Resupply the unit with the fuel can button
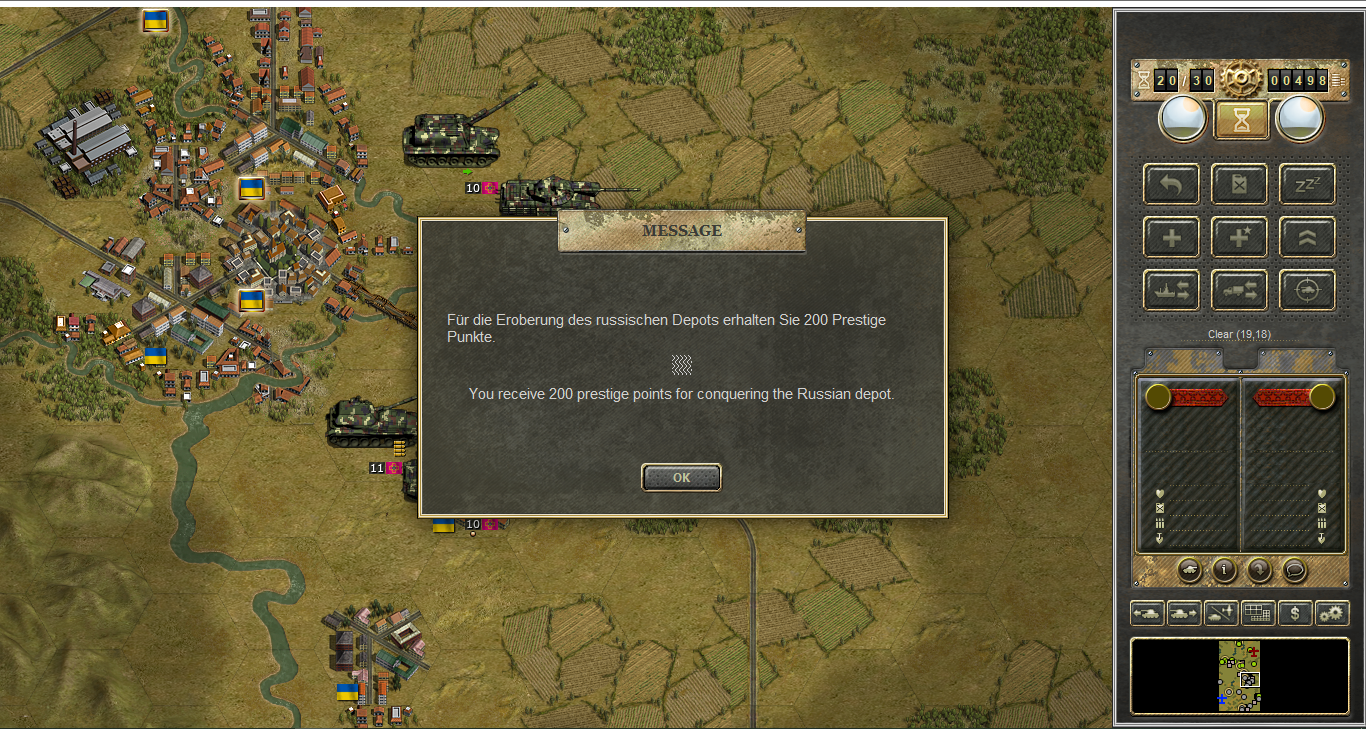This screenshot has height=729, width=1366. (x=1239, y=185)
